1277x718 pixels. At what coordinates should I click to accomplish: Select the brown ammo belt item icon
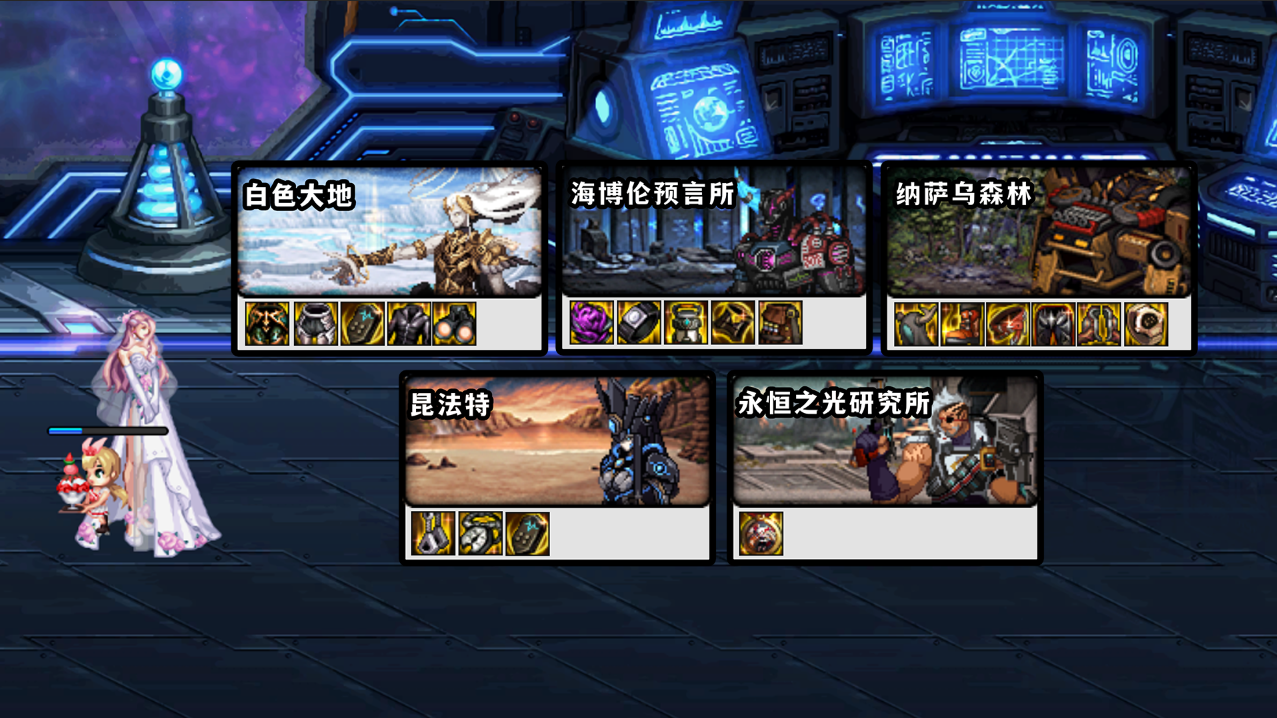[x=780, y=324]
